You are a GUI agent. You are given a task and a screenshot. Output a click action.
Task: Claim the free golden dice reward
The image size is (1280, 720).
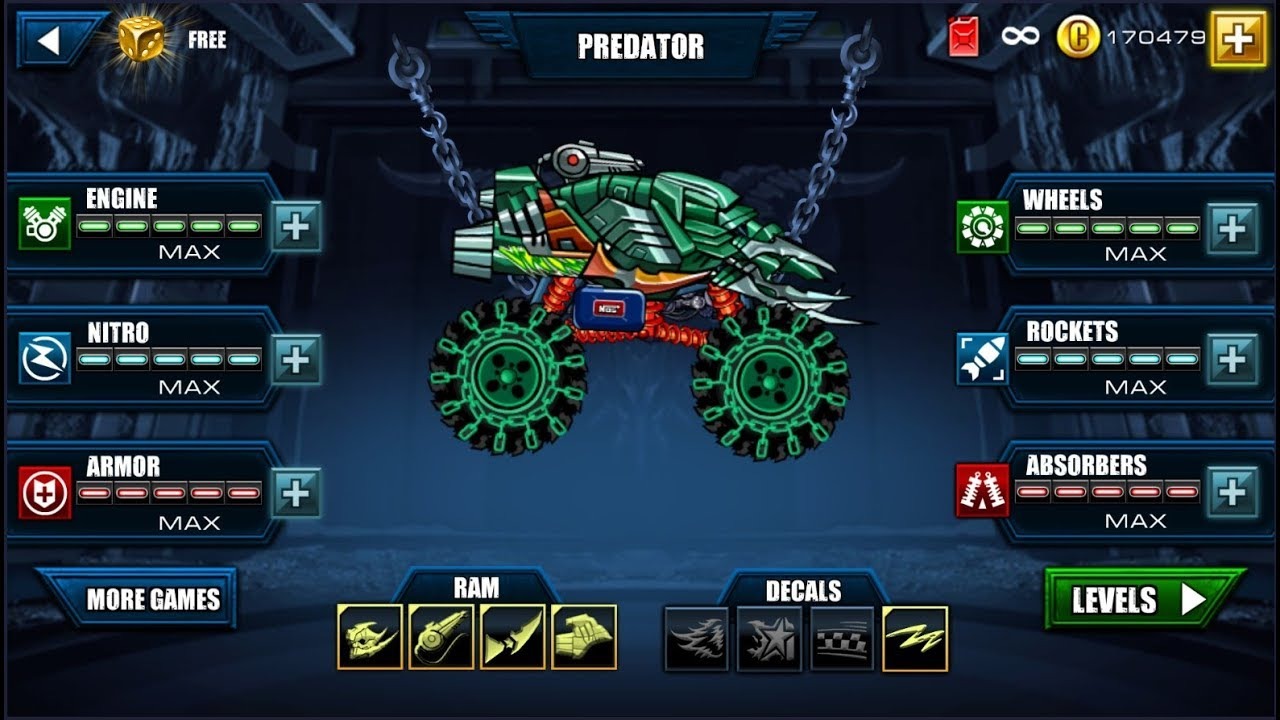[x=141, y=39]
